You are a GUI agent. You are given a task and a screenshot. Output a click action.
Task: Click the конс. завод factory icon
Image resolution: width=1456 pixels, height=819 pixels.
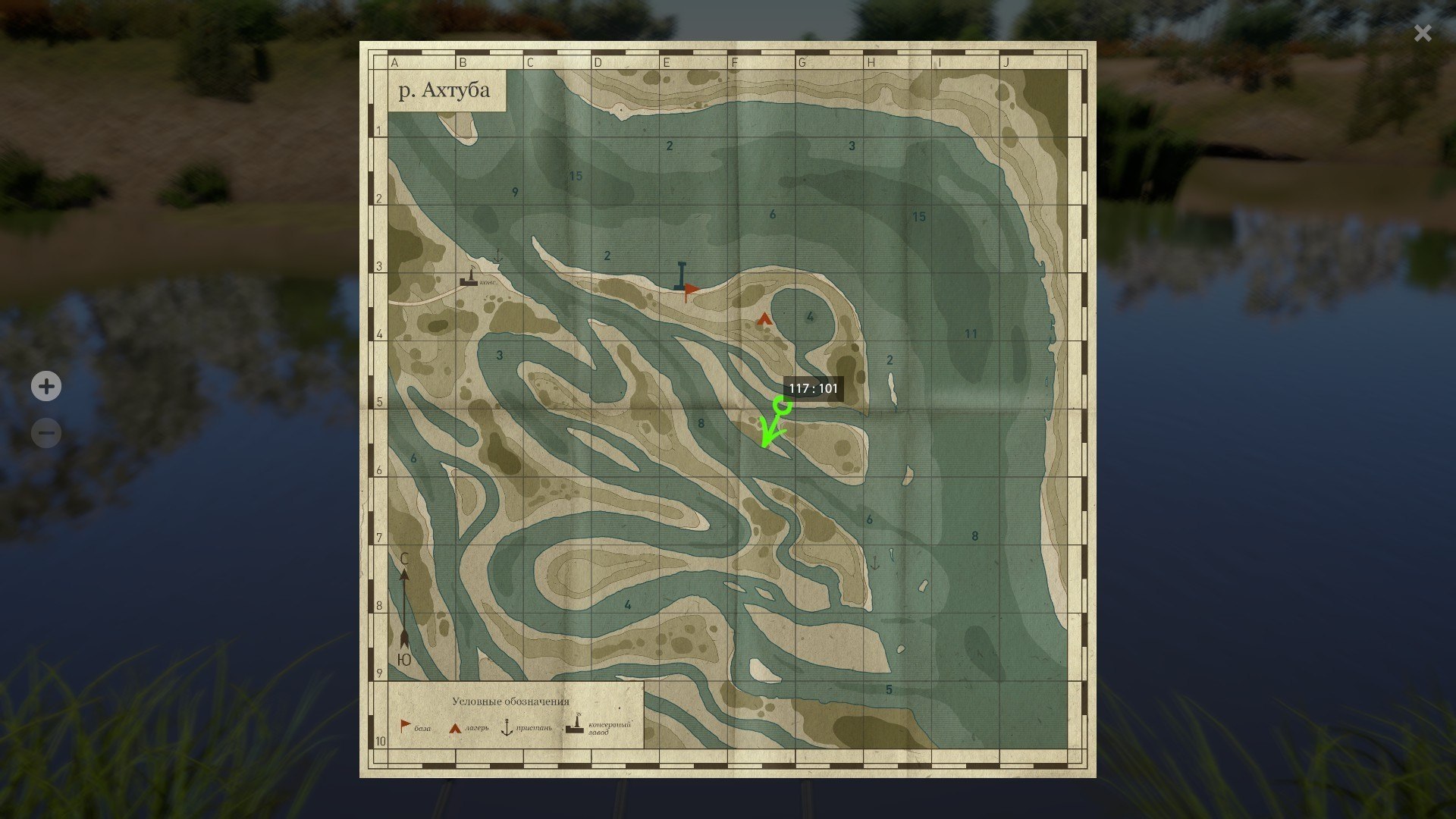(x=469, y=281)
